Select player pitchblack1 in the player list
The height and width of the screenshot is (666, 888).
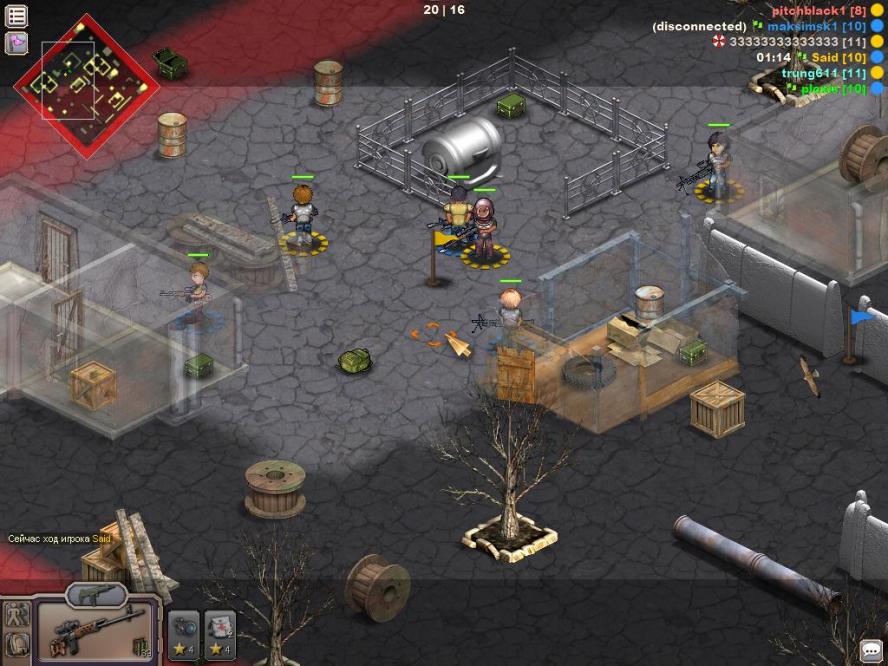click(x=817, y=11)
